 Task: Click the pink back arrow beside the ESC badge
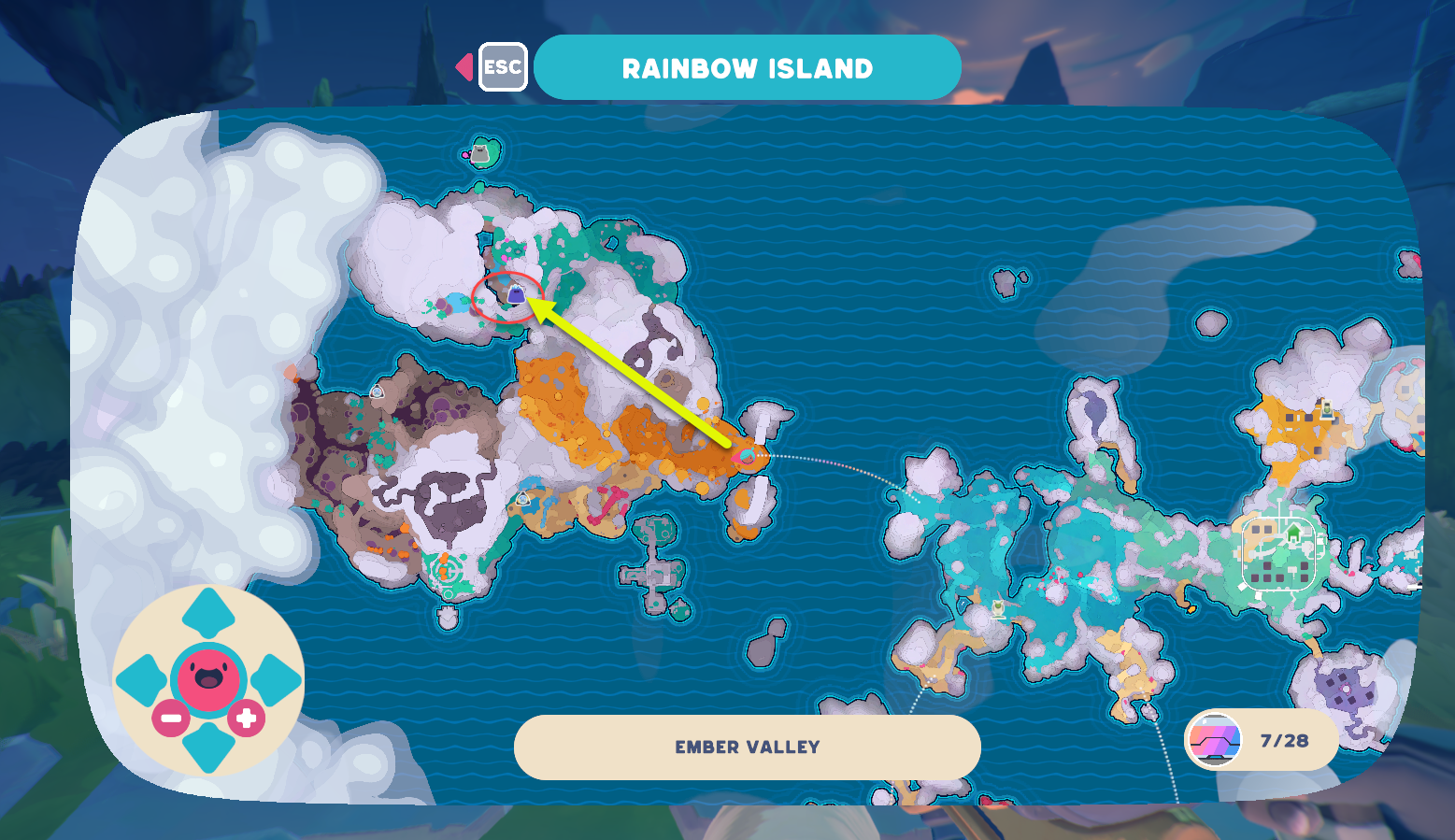point(464,65)
